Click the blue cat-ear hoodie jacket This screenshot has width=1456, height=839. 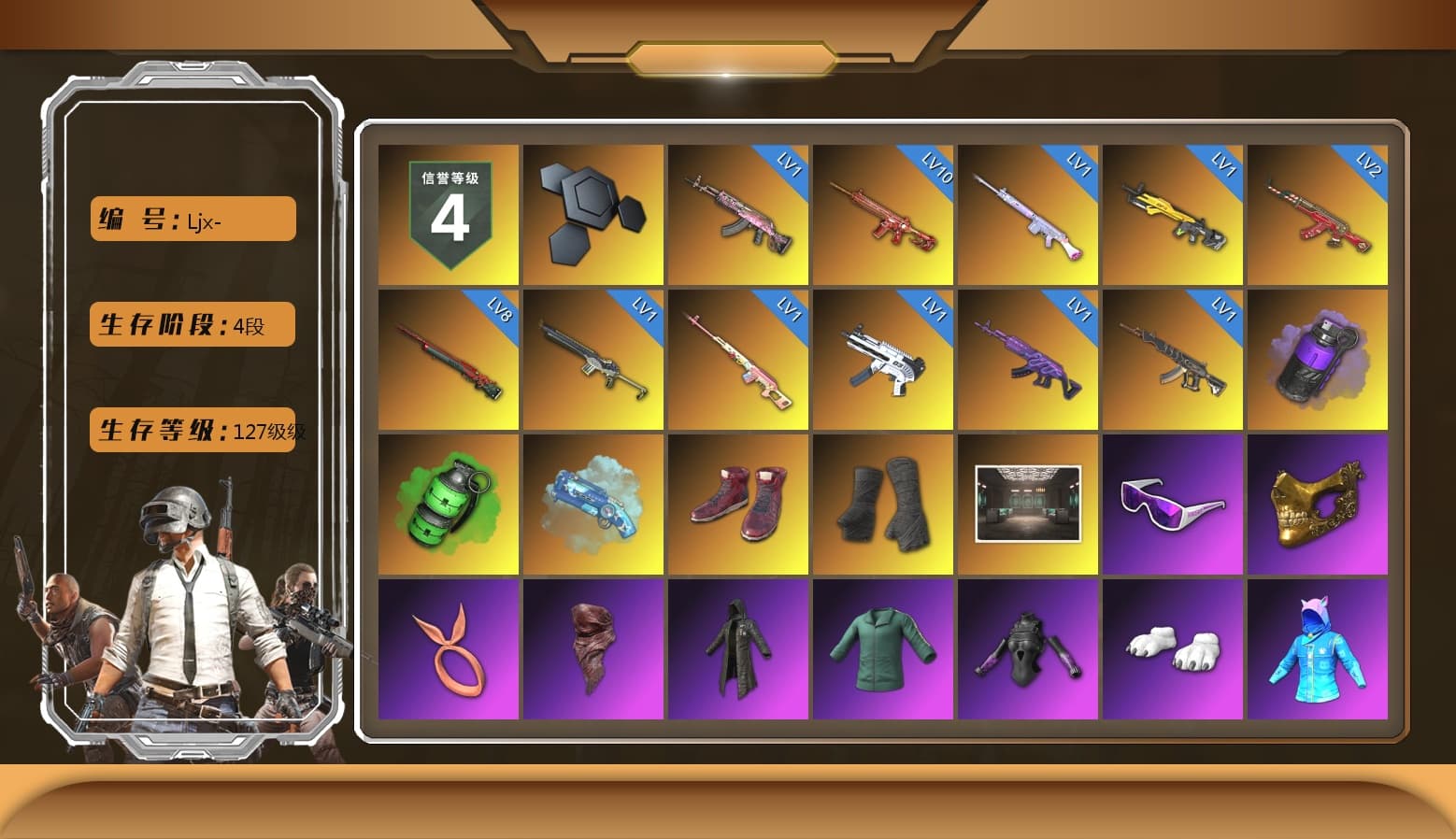coord(1319,648)
